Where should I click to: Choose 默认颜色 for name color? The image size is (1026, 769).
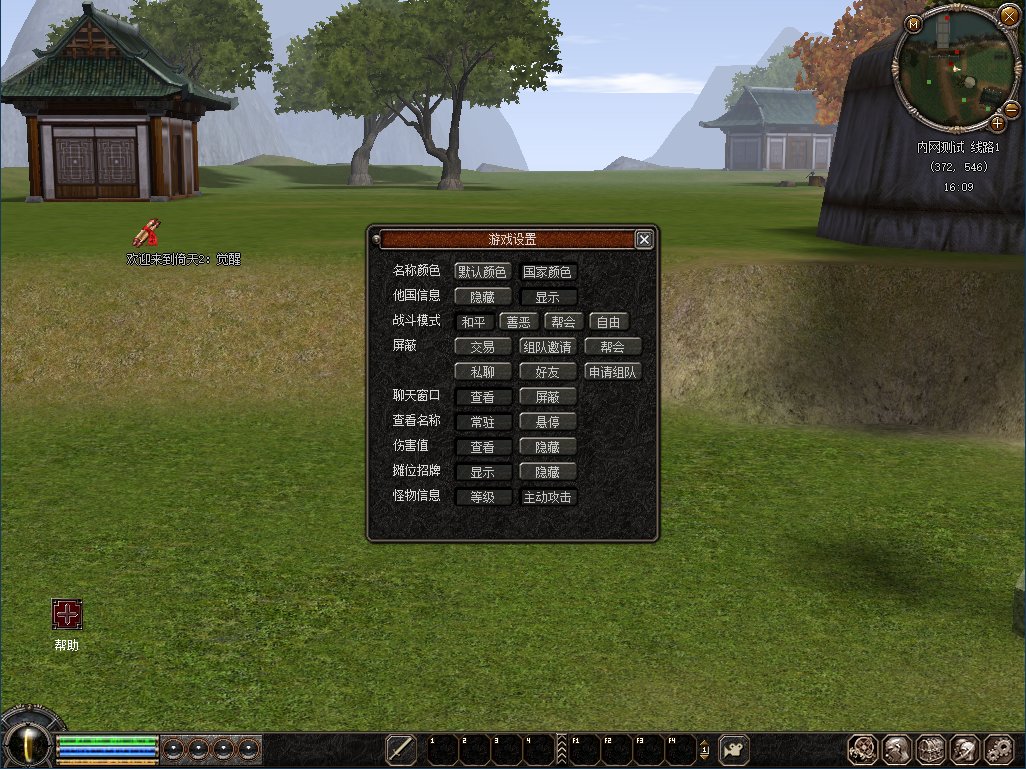(482, 272)
